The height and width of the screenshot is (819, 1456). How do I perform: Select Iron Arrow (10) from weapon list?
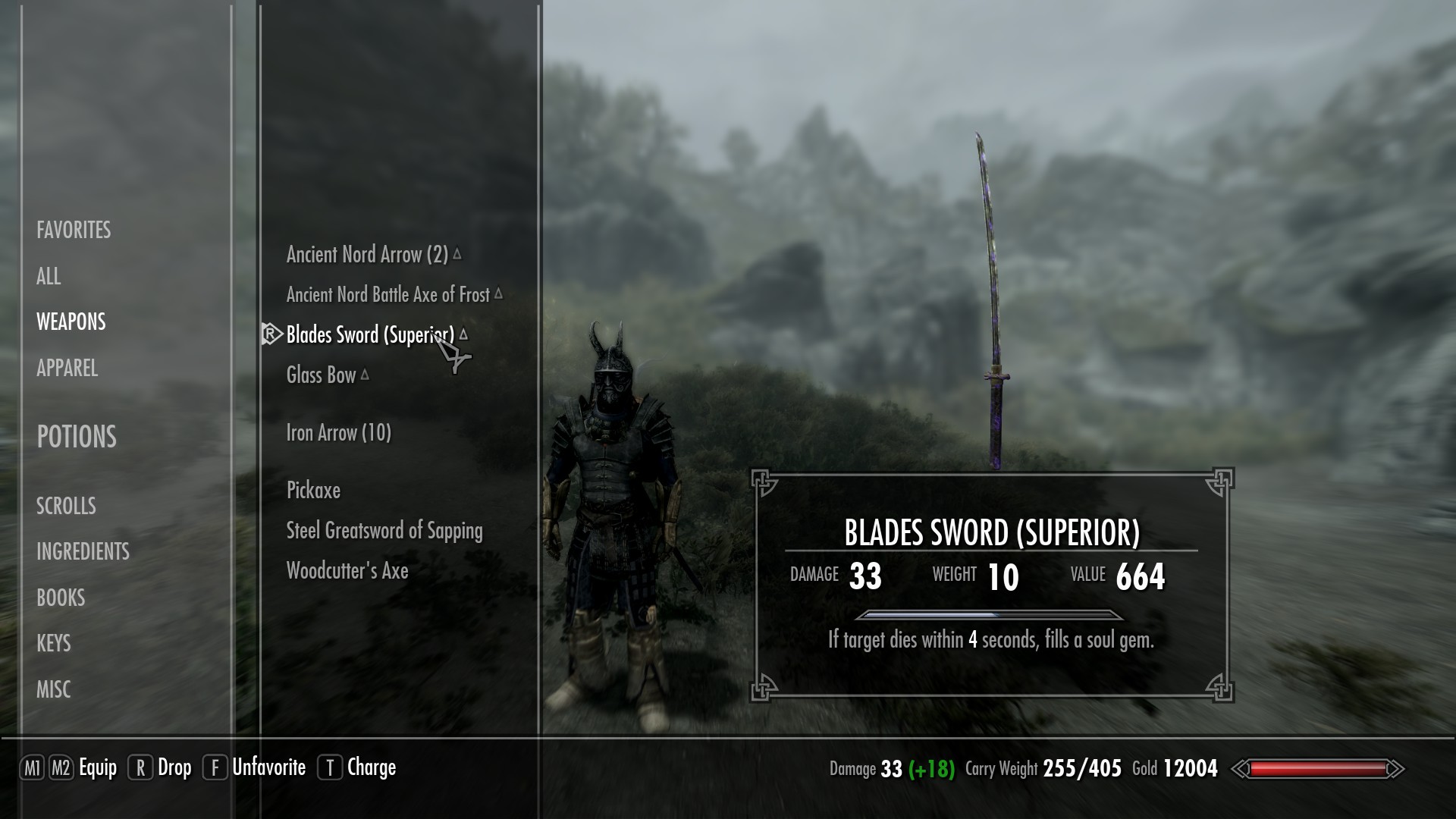coord(338,432)
